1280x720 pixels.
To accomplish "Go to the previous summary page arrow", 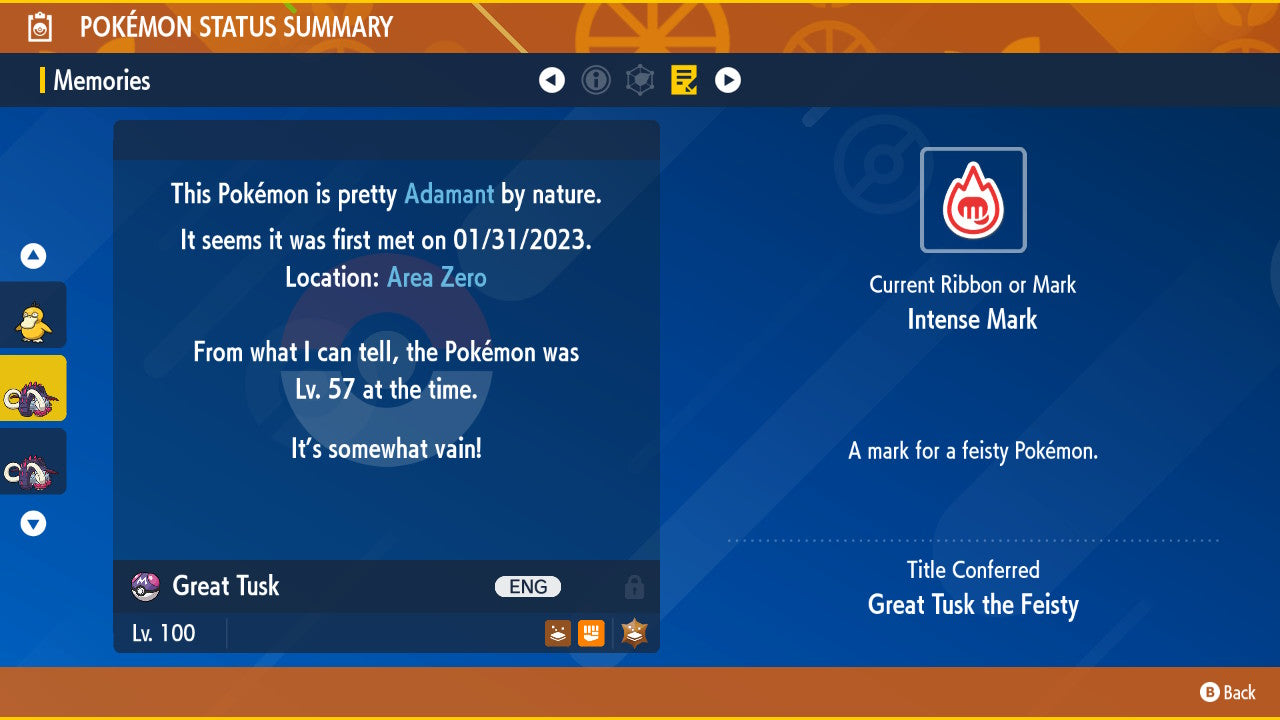I will point(552,80).
